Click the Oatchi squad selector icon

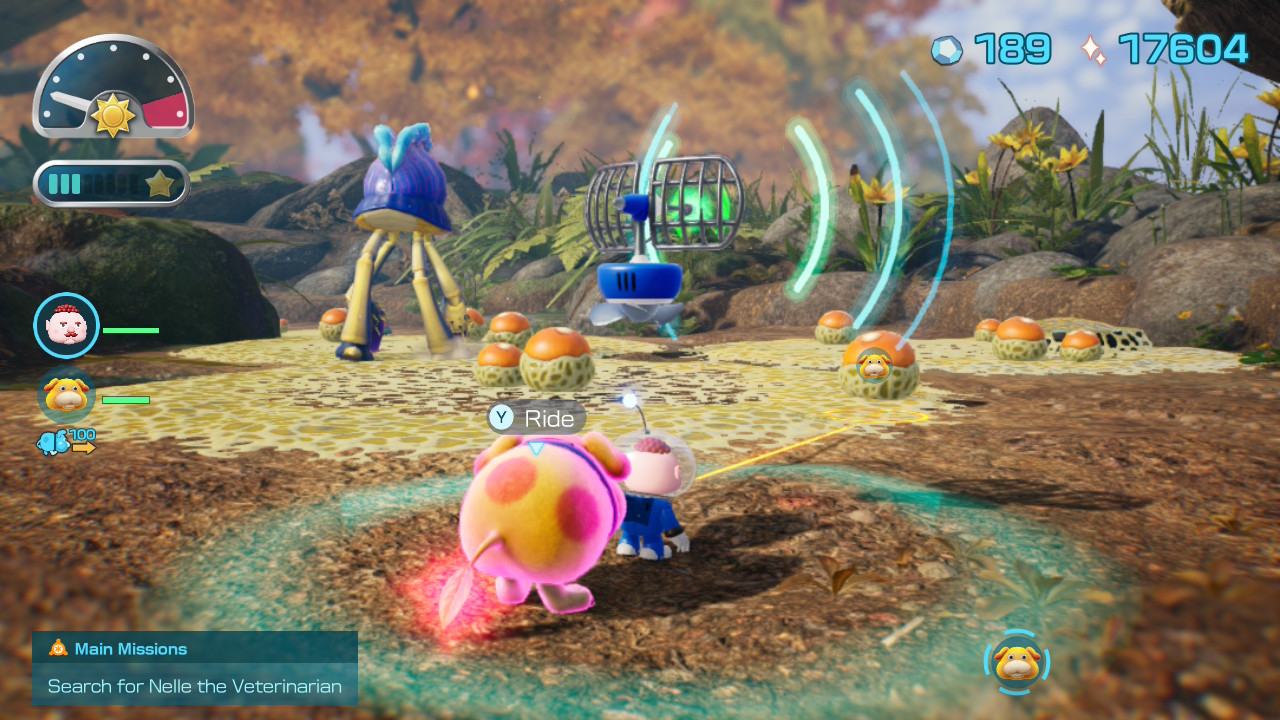point(1017,662)
